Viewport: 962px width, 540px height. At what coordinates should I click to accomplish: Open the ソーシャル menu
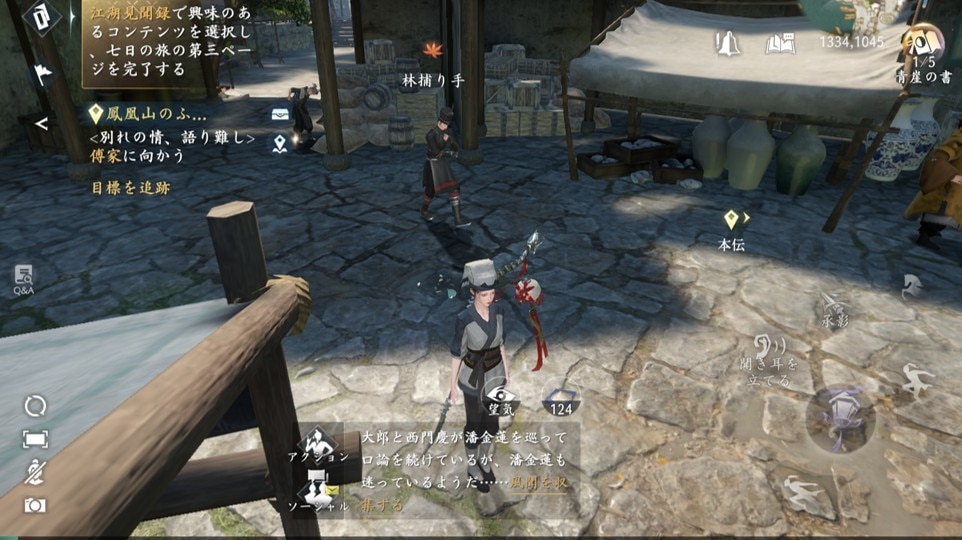318,492
